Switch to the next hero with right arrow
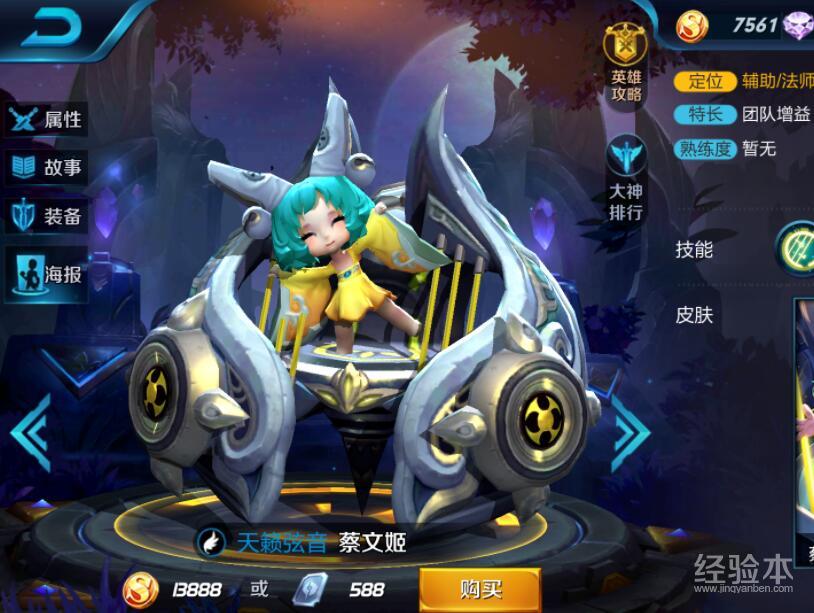814x613 pixels. (x=631, y=430)
